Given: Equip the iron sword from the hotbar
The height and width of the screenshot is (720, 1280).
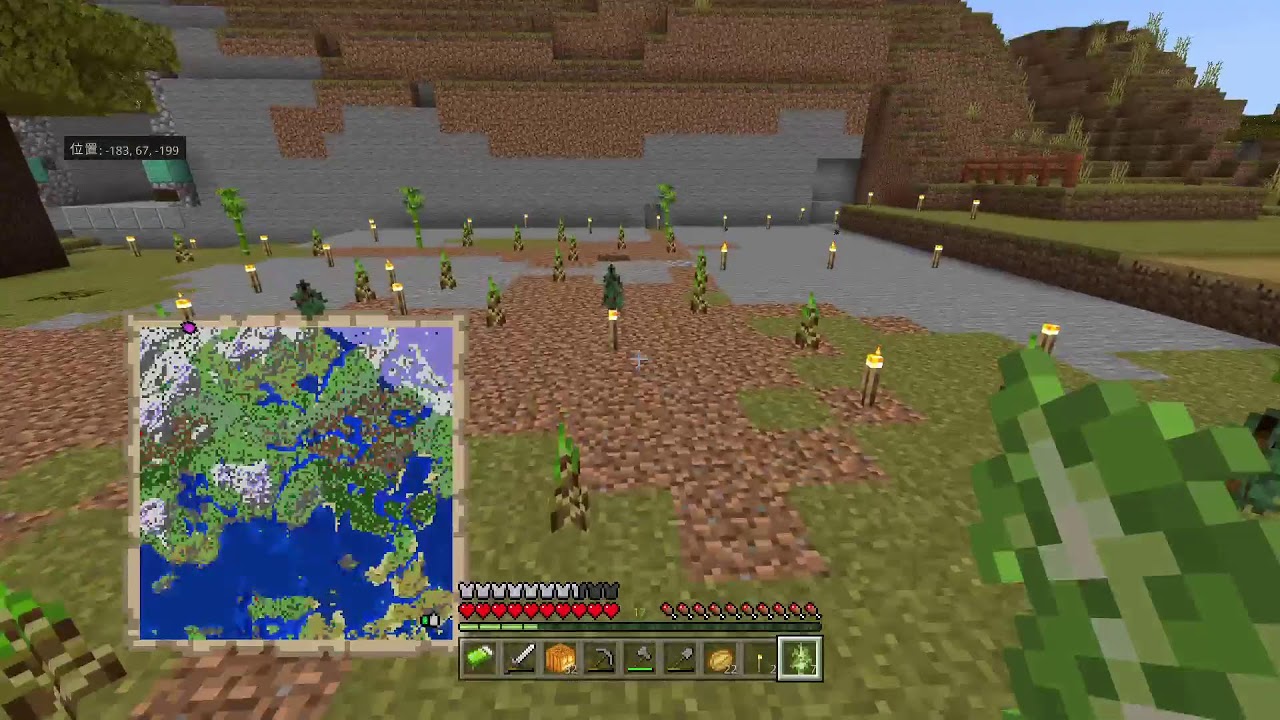Looking at the screenshot, I should point(520,660).
